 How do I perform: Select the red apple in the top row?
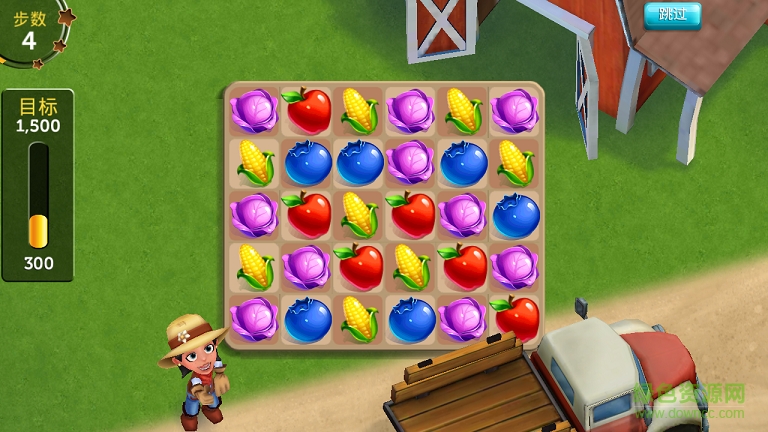click(x=307, y=110)
